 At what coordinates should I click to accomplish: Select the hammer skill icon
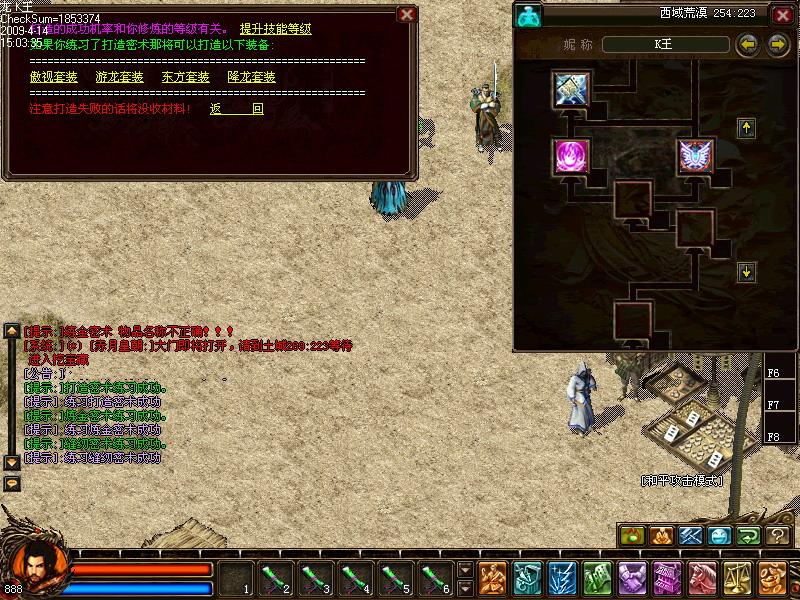(x=572, y=90)
